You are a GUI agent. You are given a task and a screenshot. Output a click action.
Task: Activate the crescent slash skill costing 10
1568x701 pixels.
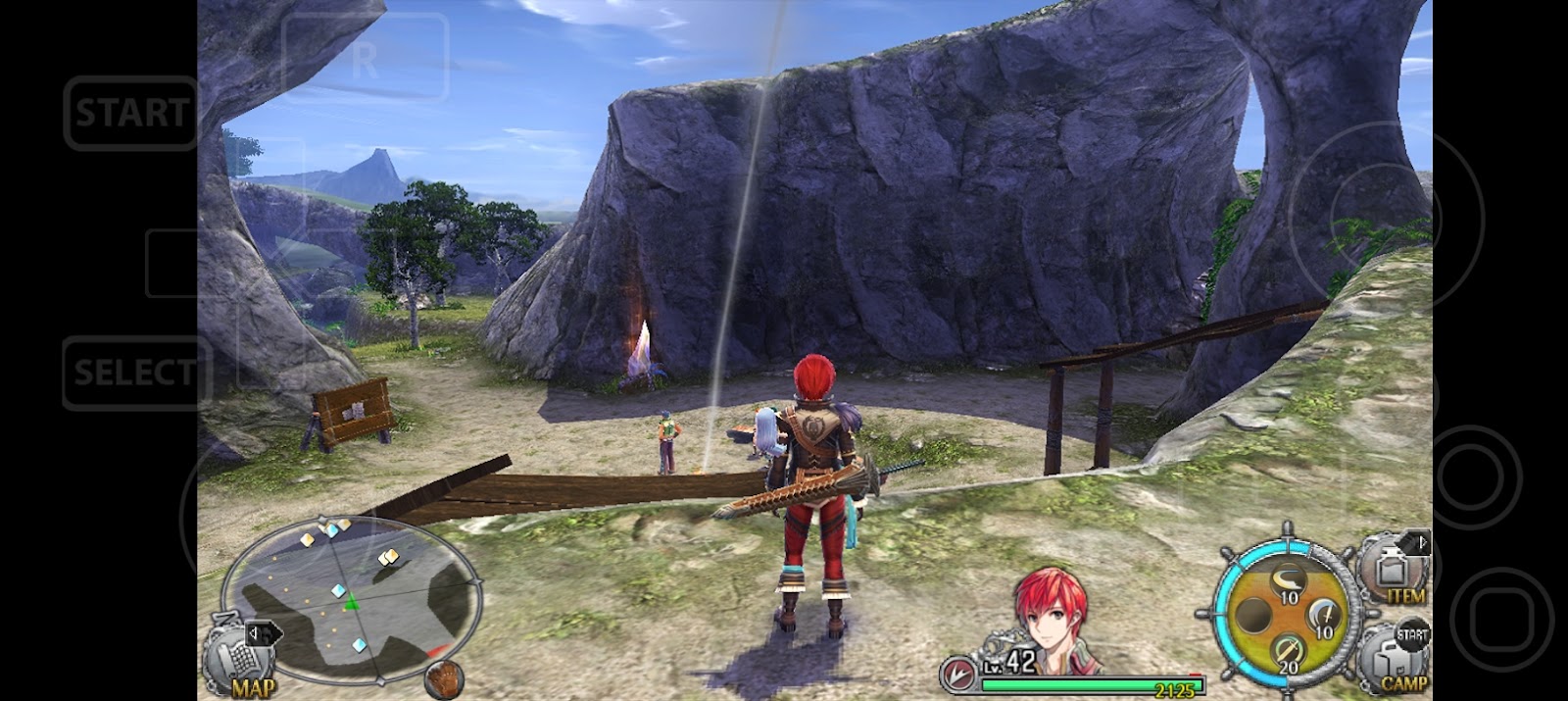pos(1285,584)
